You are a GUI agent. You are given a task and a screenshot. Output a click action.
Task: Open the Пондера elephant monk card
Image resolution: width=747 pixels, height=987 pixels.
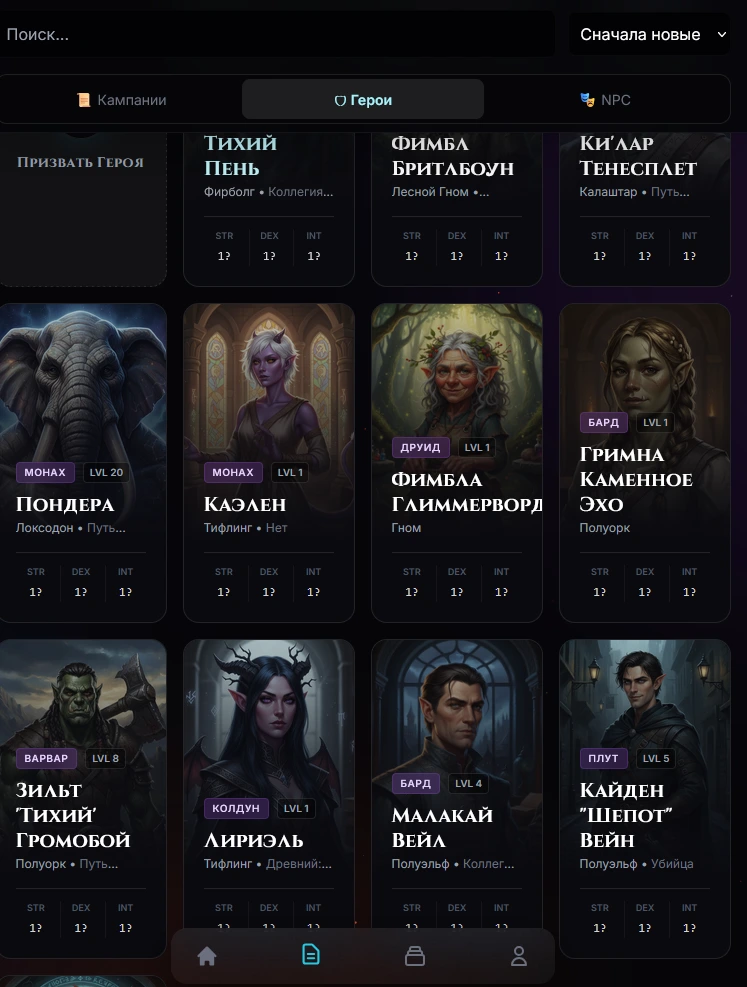point(83,460)
